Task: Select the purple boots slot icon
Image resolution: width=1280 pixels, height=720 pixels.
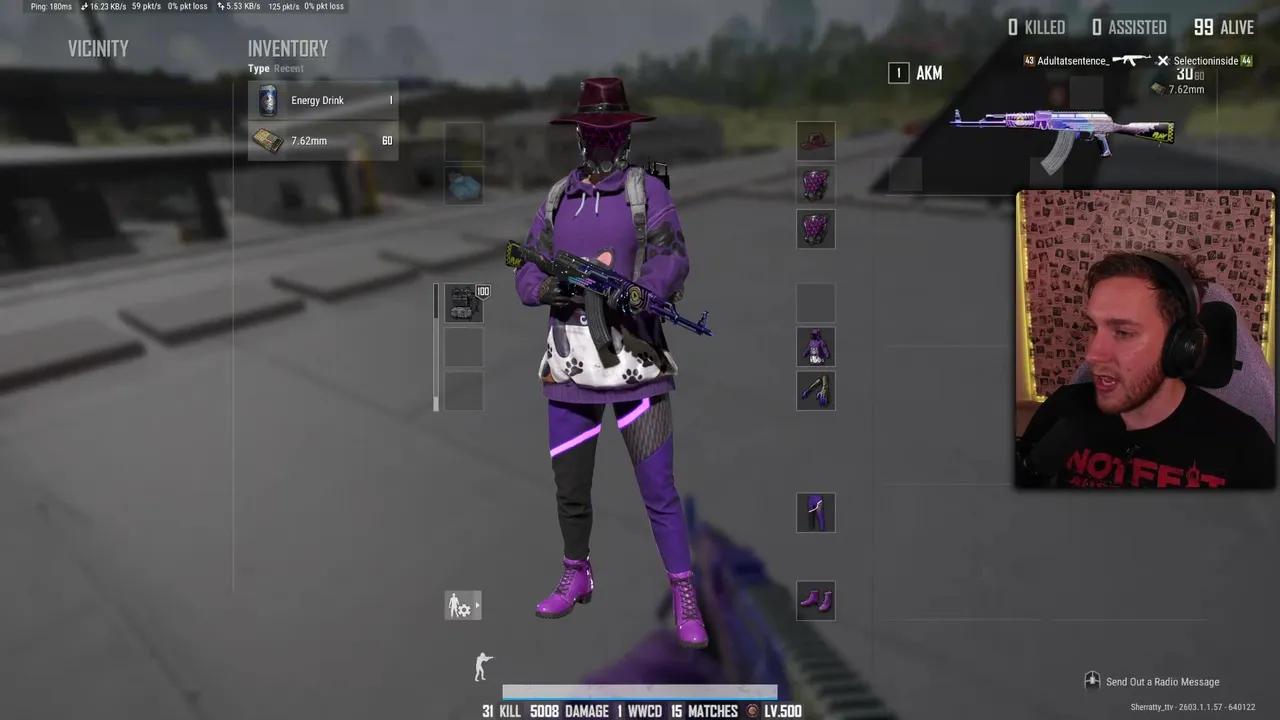Action: click(x=815, y=600)
